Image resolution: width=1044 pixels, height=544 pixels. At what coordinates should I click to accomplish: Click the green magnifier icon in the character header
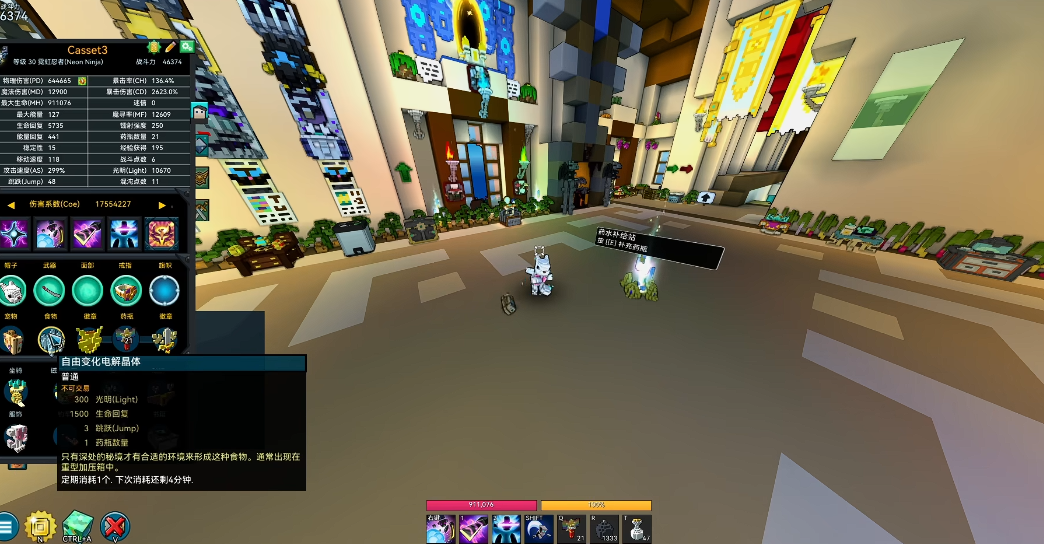tap(187, 47)
